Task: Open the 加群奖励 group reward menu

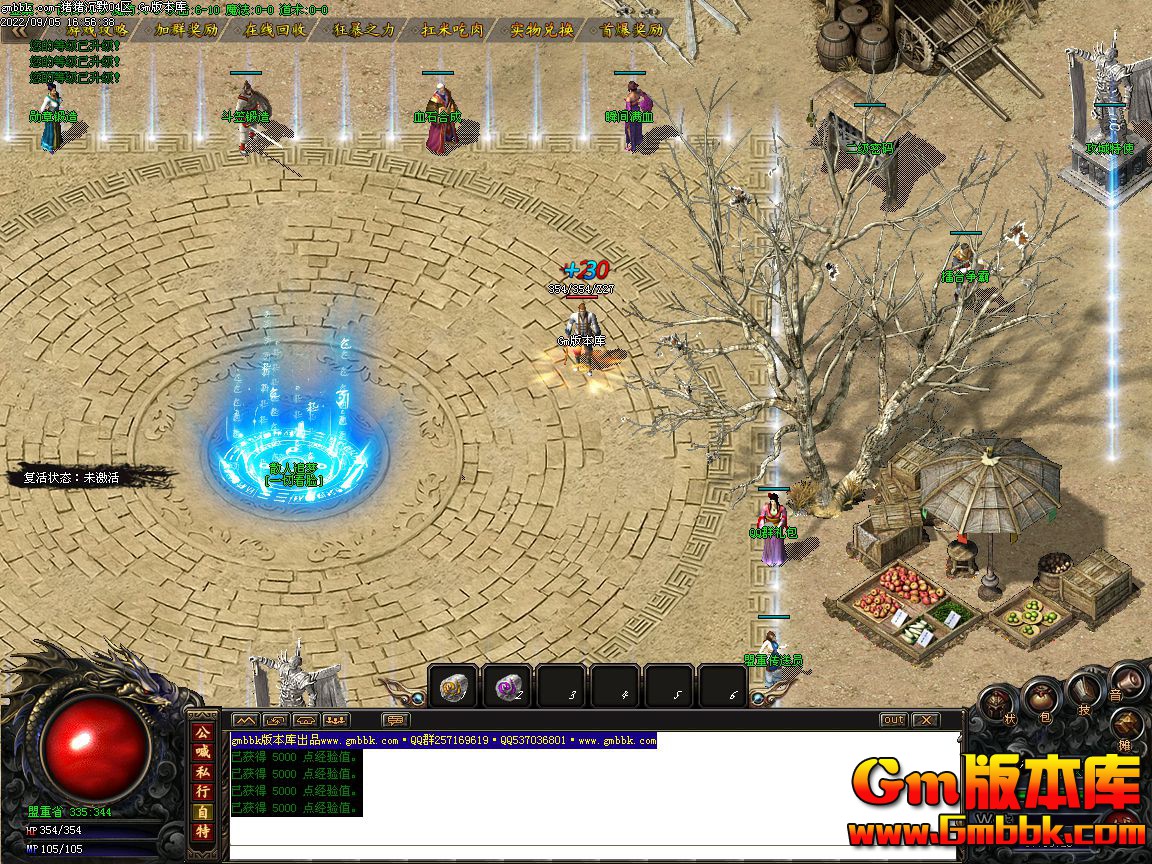Action: (x=187, y=30)
